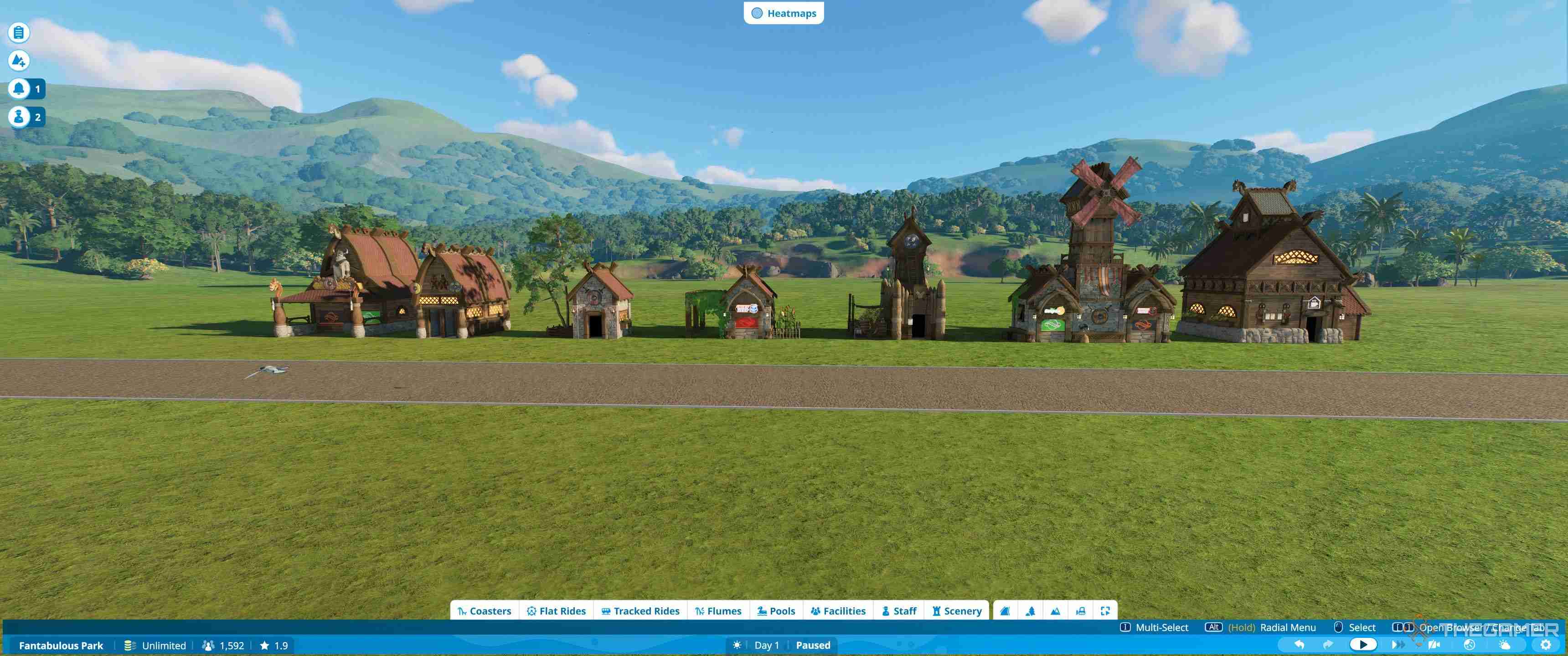
Task: Switch to the Facilities tab
Action: [838, 611]
